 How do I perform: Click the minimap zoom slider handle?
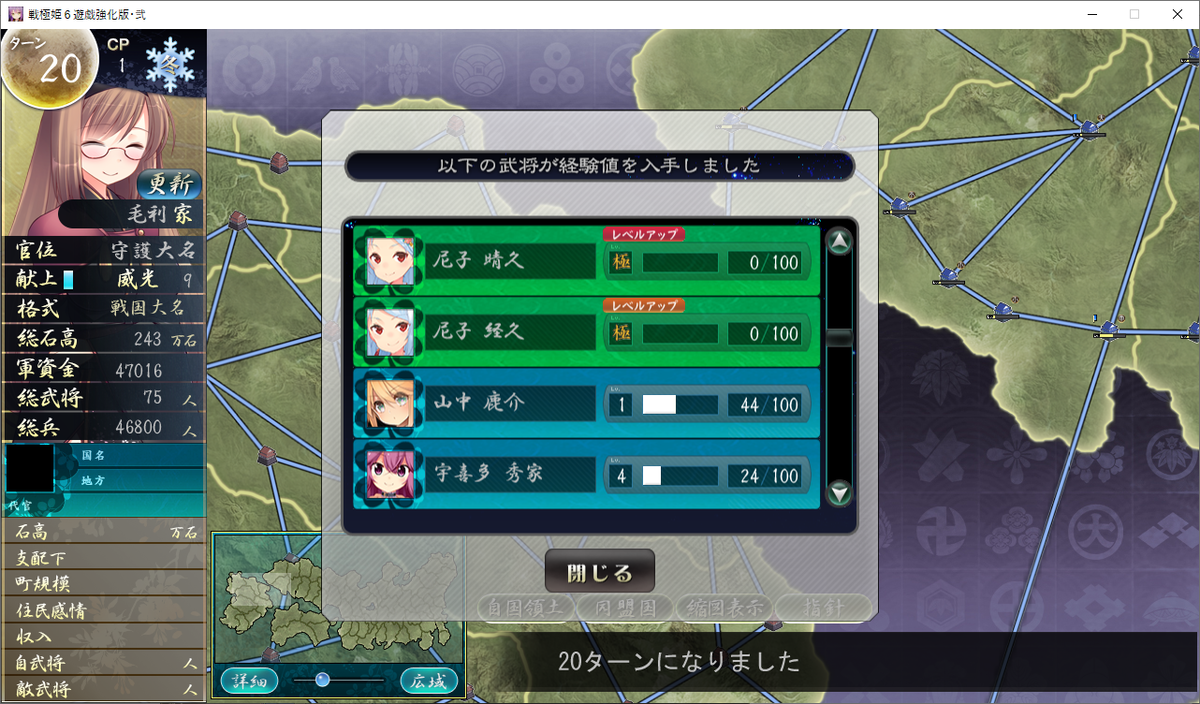pos(322,680)
